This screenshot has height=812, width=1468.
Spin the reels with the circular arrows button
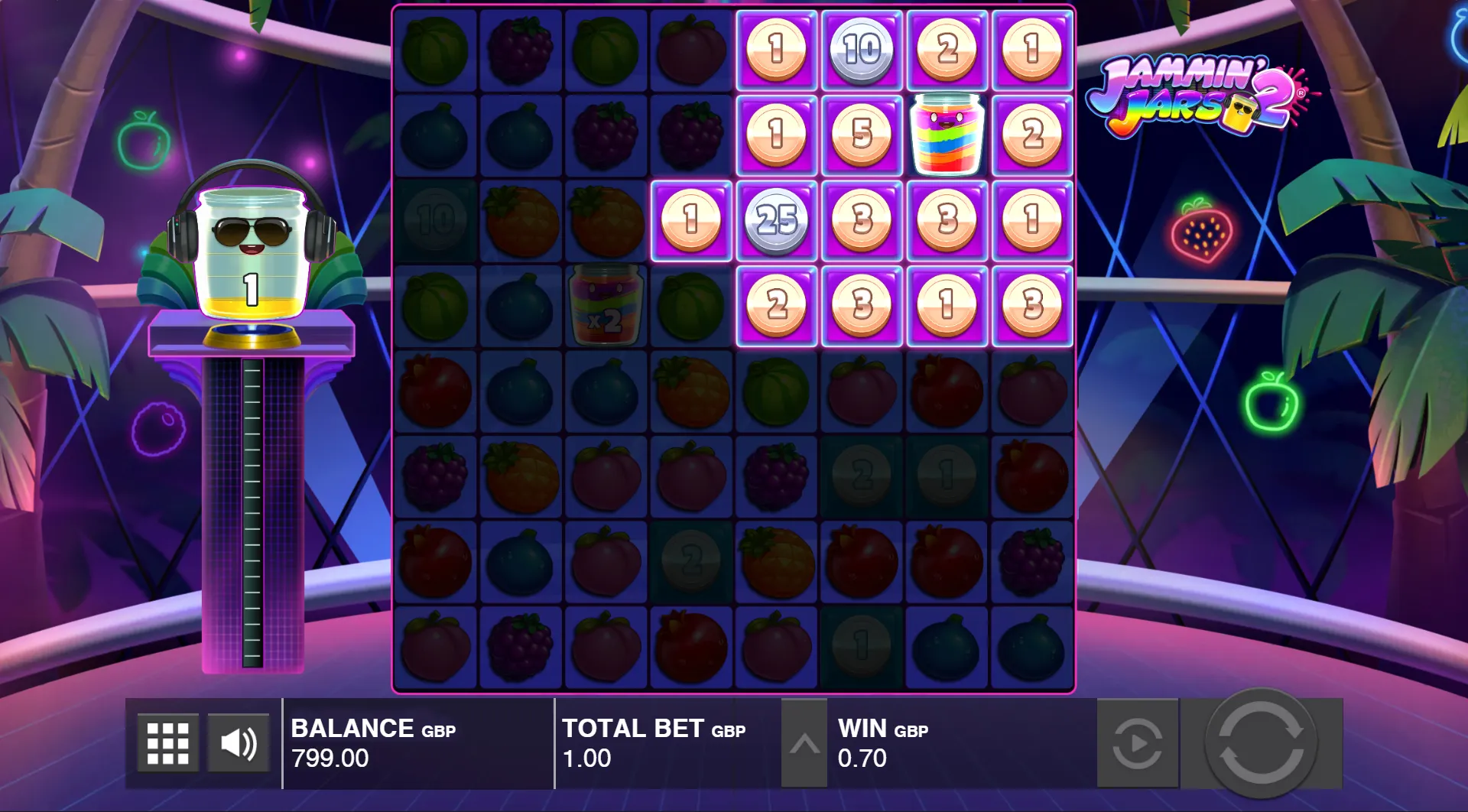click(1261, 743)
